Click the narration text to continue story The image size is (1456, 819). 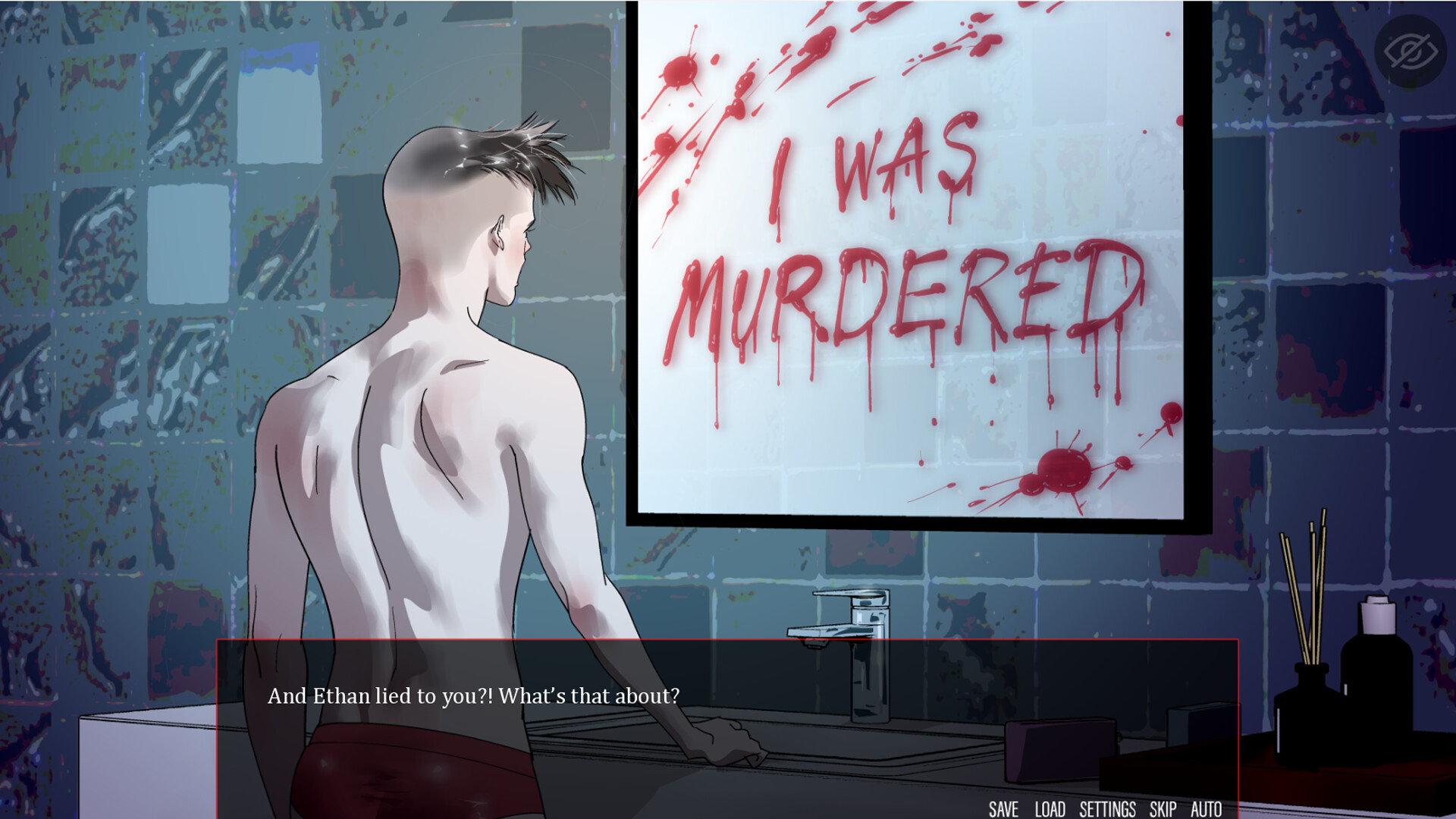(475, 692)
